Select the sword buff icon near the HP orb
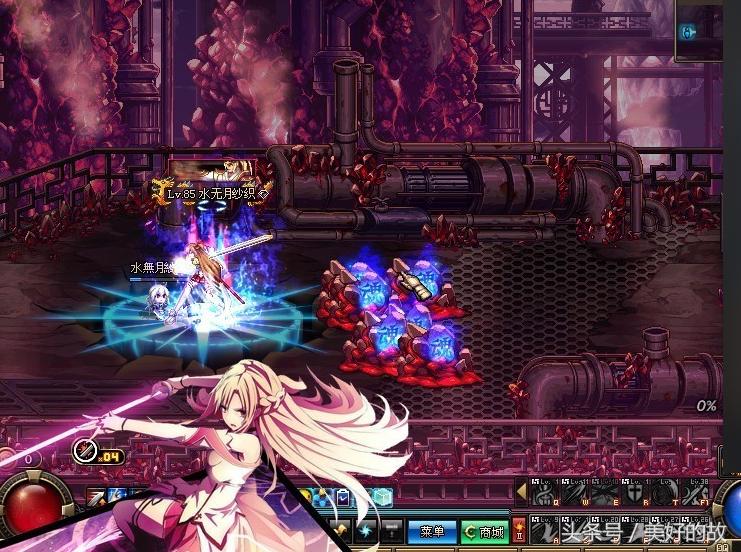This screenshot has height=552, width=741. (96, 495)
